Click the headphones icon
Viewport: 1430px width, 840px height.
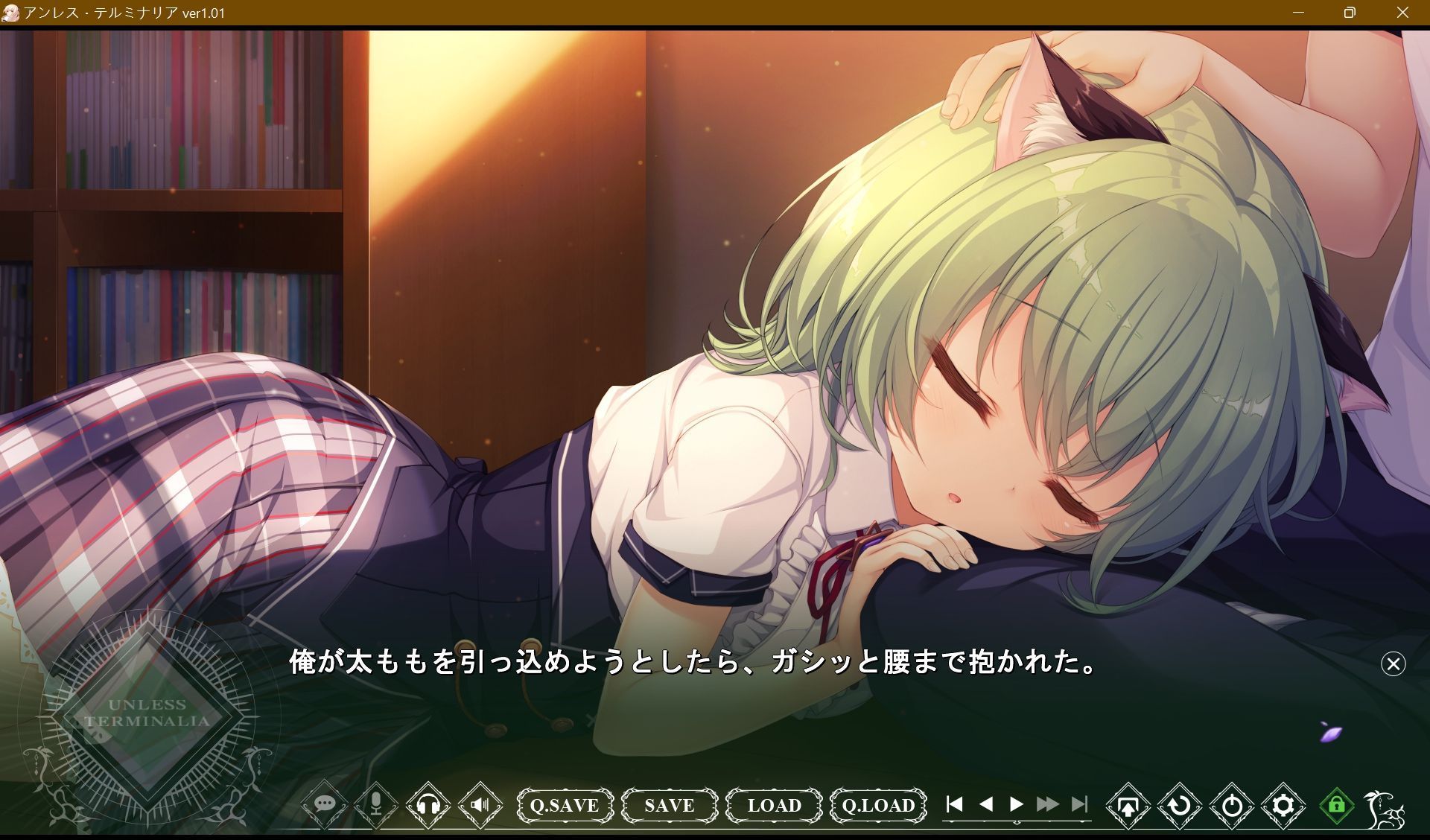(428, 804)
